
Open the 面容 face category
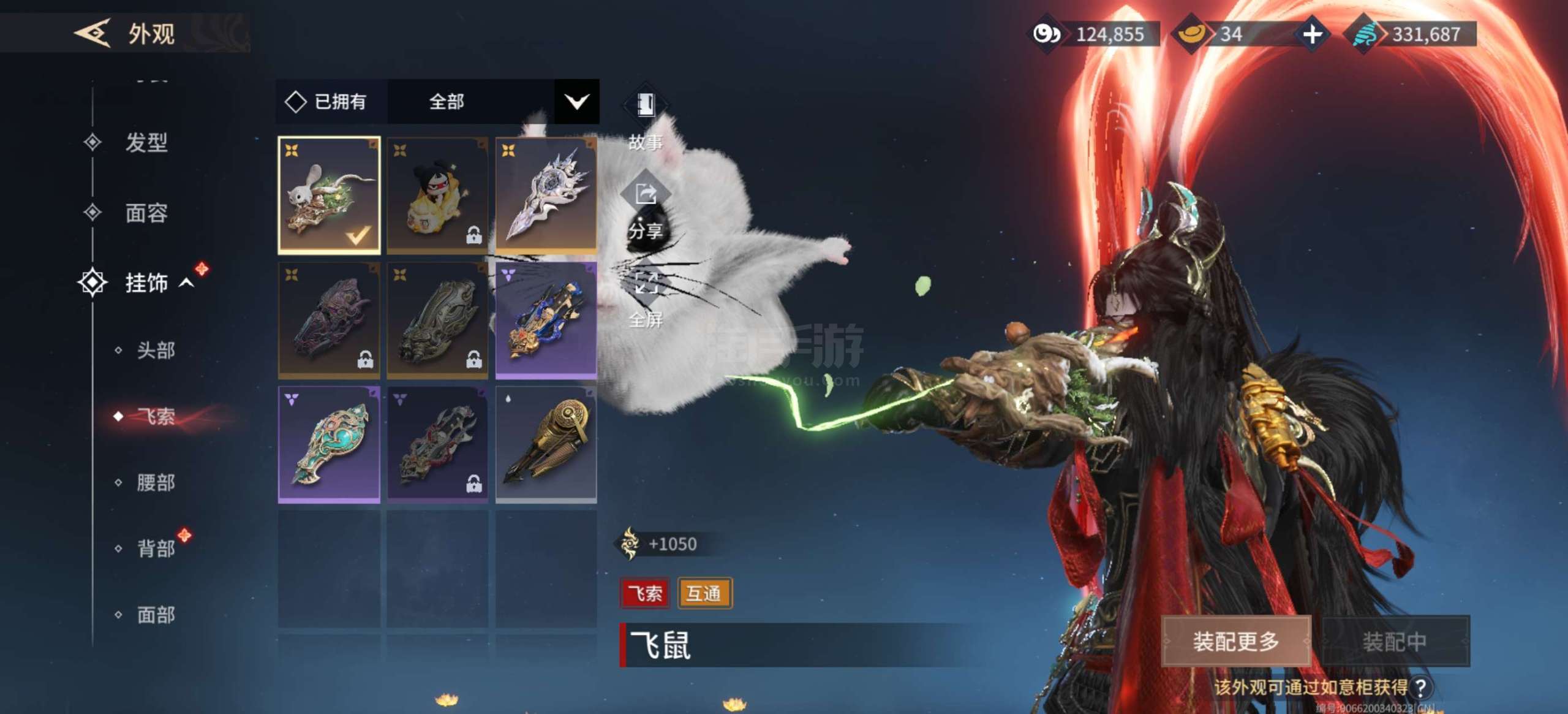coord(146,213)
